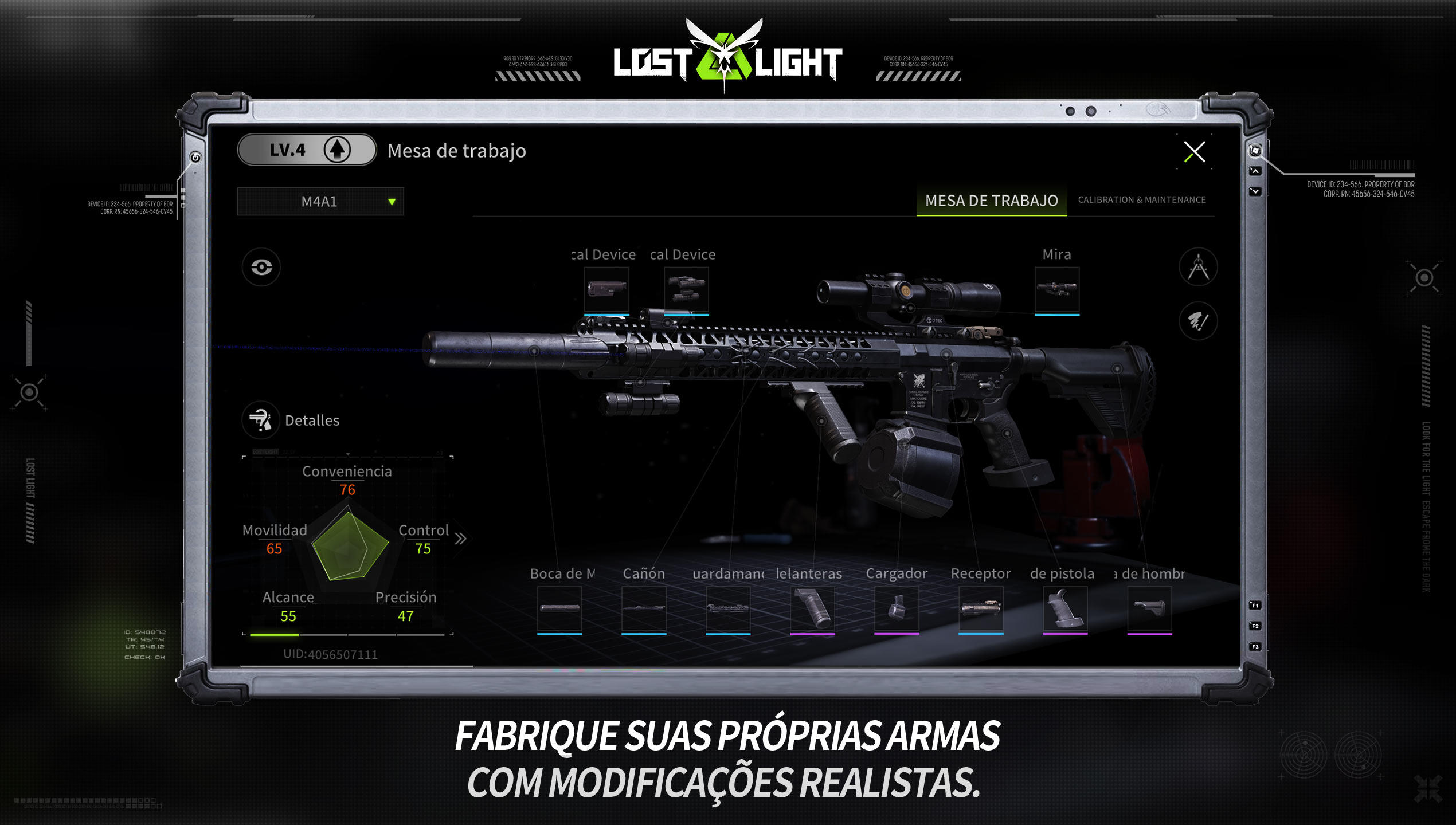Click the compass calibration tool icon

coord(1198,268)
